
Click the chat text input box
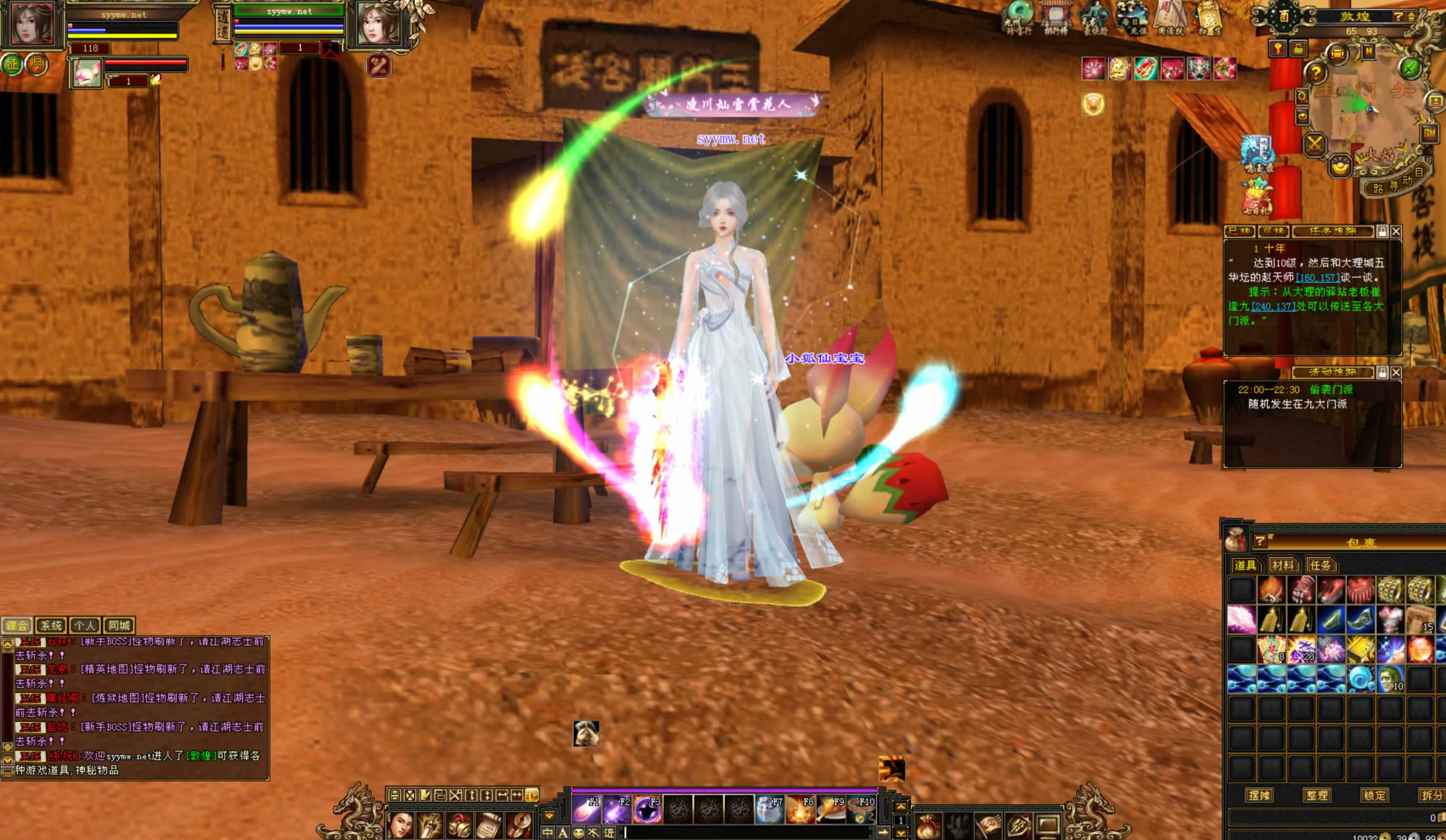pos(746,832)
